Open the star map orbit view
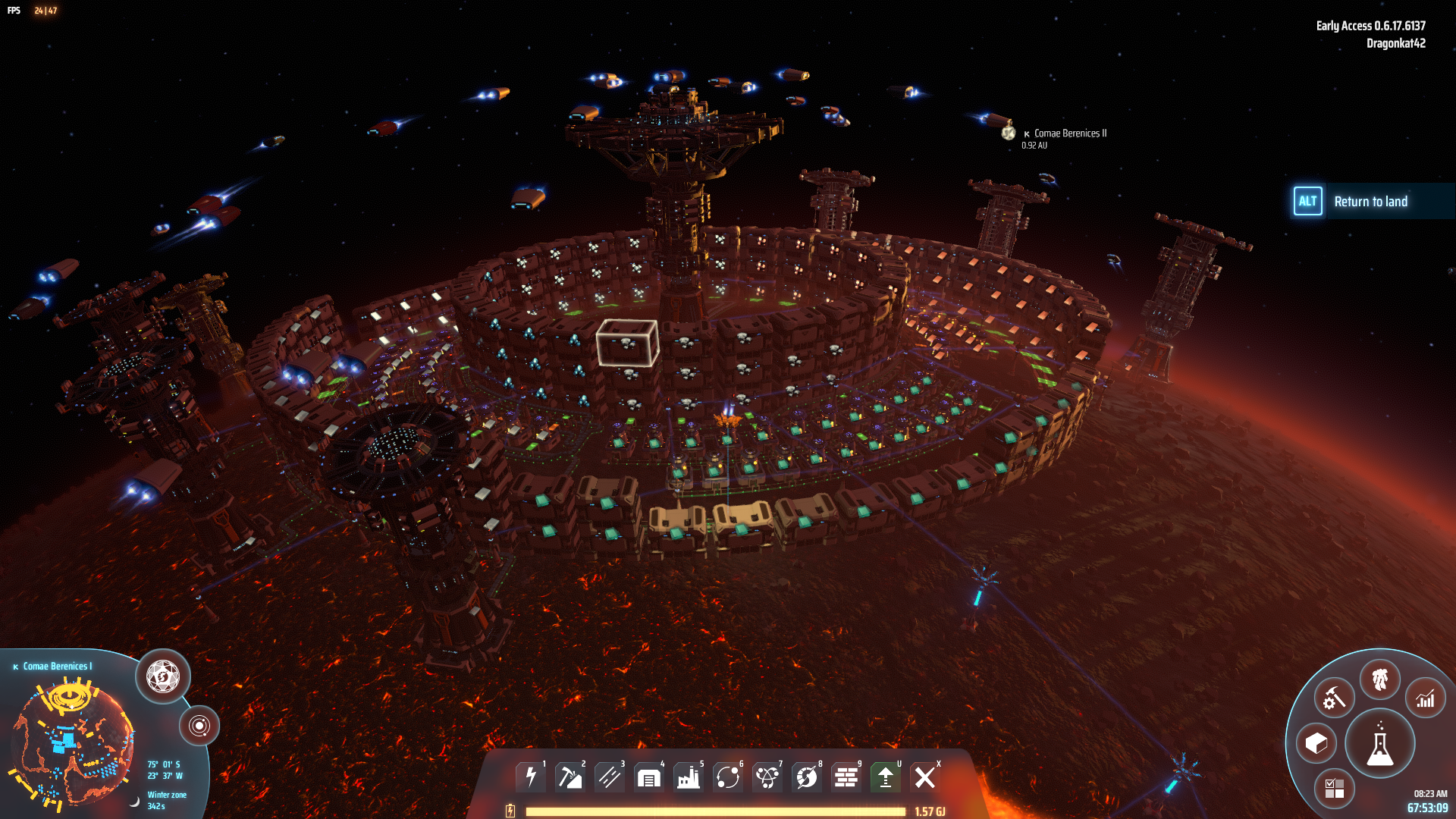Viewport: 1456px width, 819px height. click(x=199, y=726)
